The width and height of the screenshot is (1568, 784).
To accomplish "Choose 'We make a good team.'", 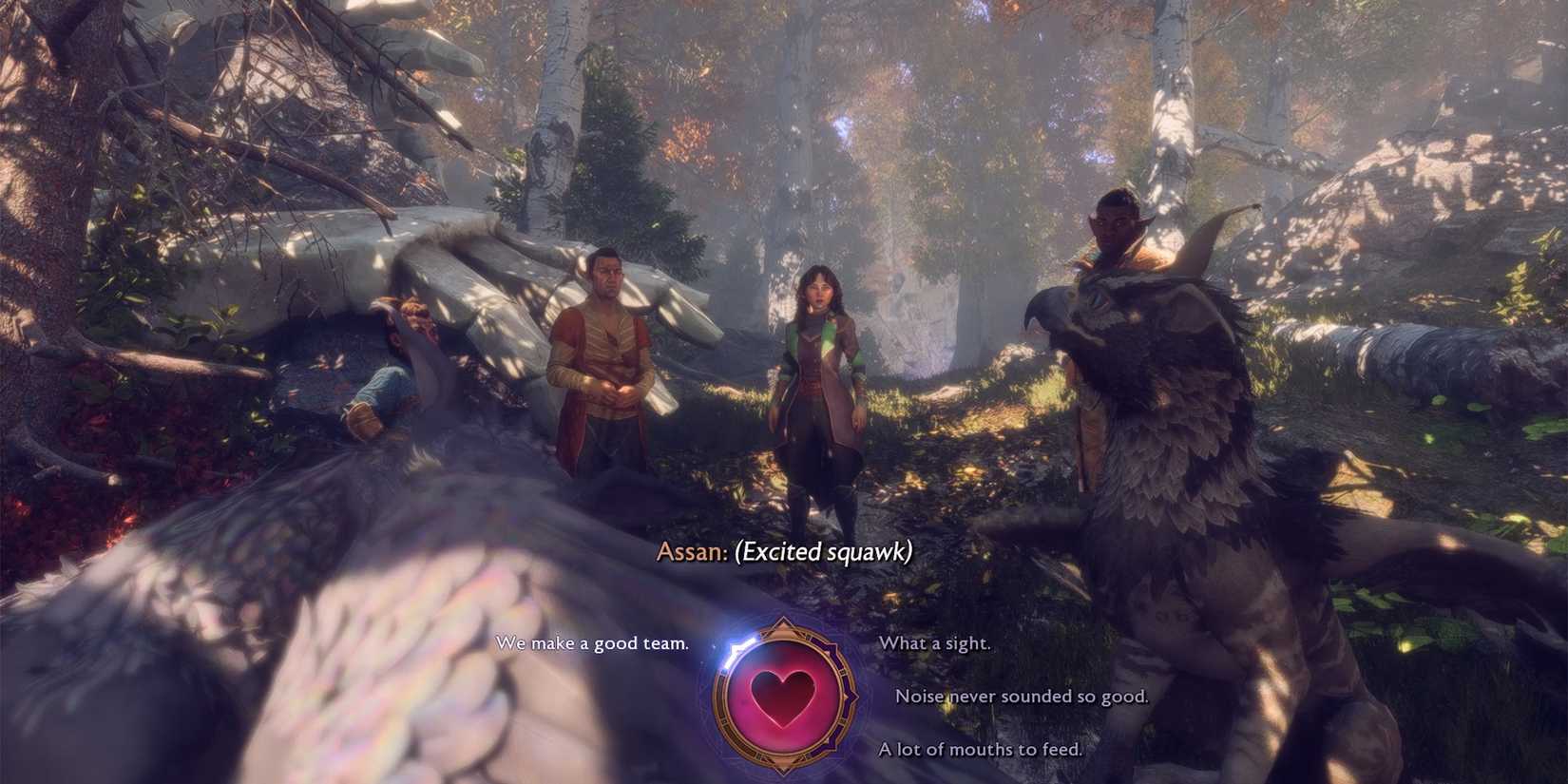I will click(x=594, y=643).
